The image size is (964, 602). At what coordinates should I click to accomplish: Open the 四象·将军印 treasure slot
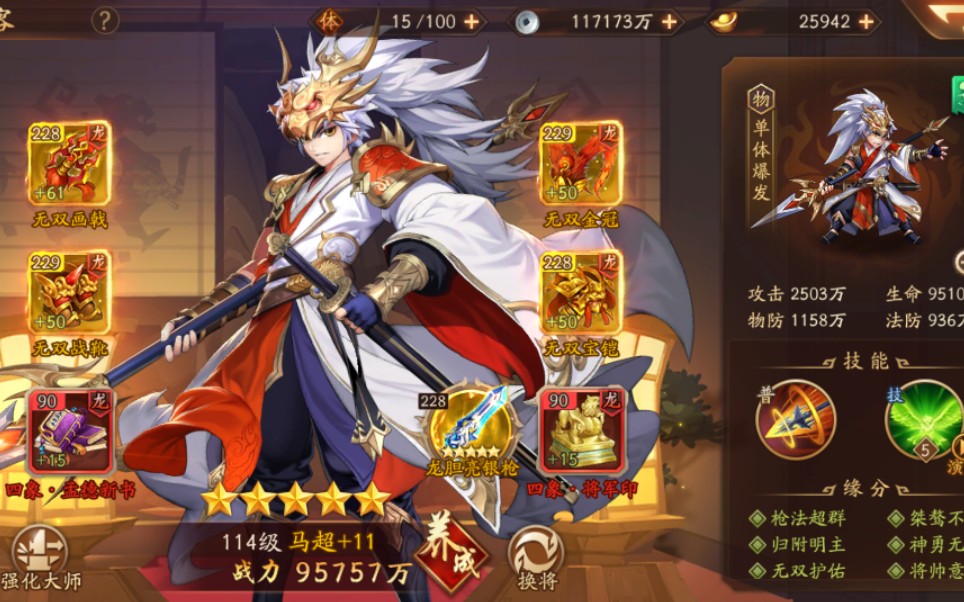point(582,431)
